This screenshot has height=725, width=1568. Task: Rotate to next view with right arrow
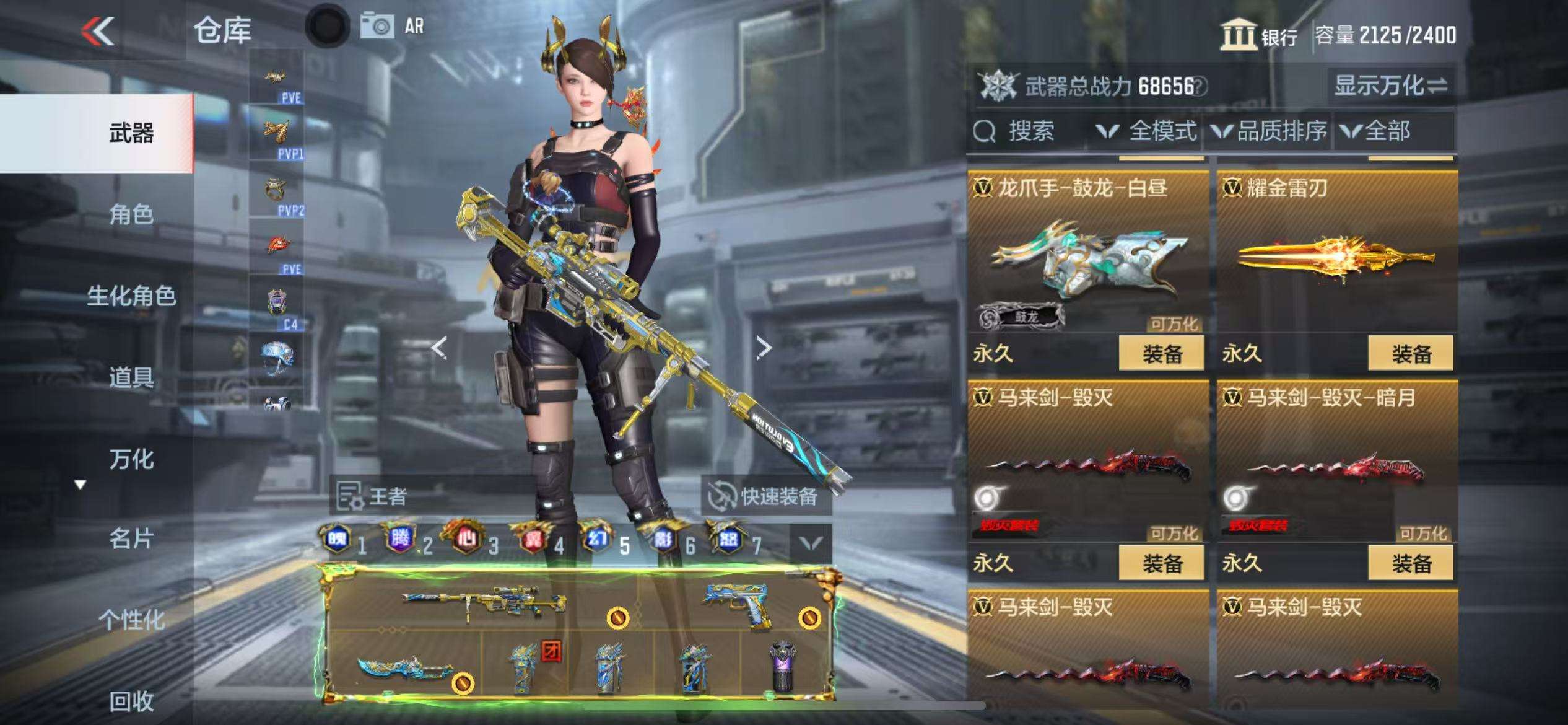[x=764, y=348]
